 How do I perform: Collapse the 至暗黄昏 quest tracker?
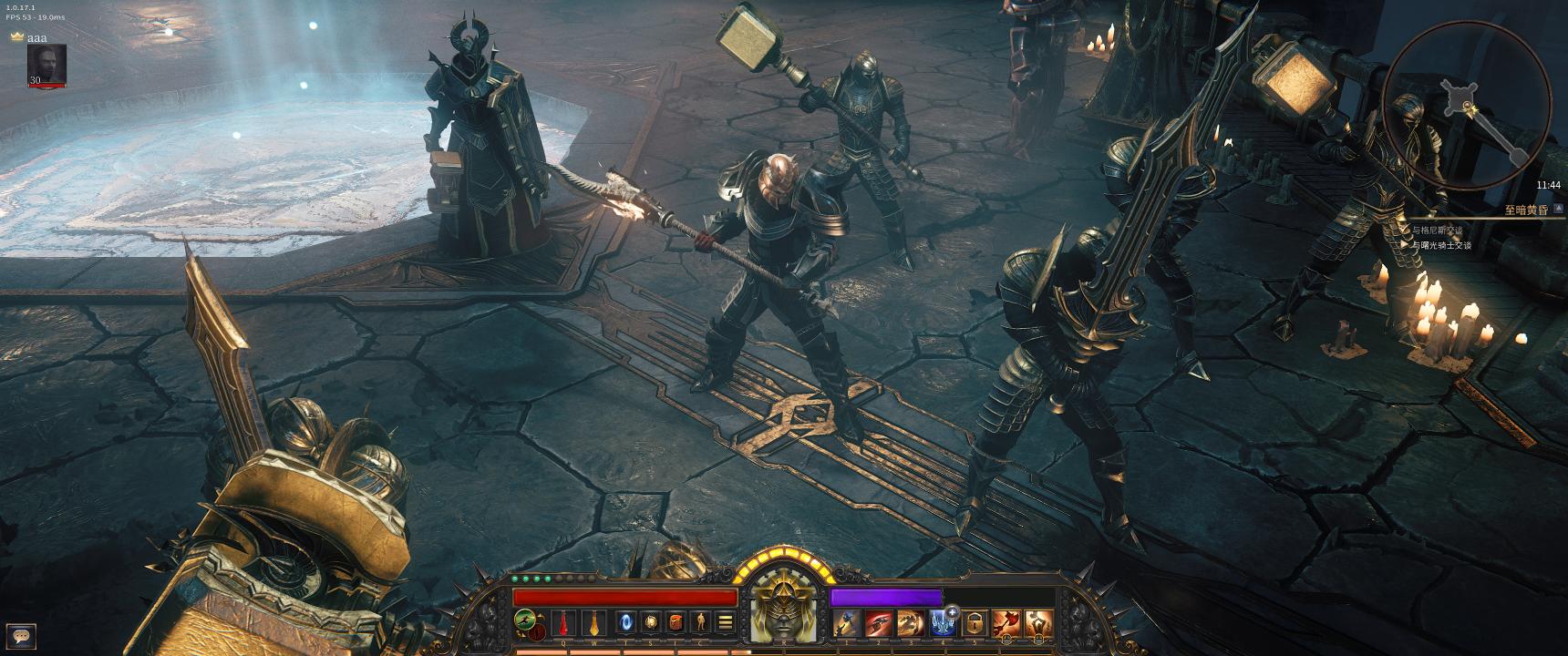(1559, 209)
